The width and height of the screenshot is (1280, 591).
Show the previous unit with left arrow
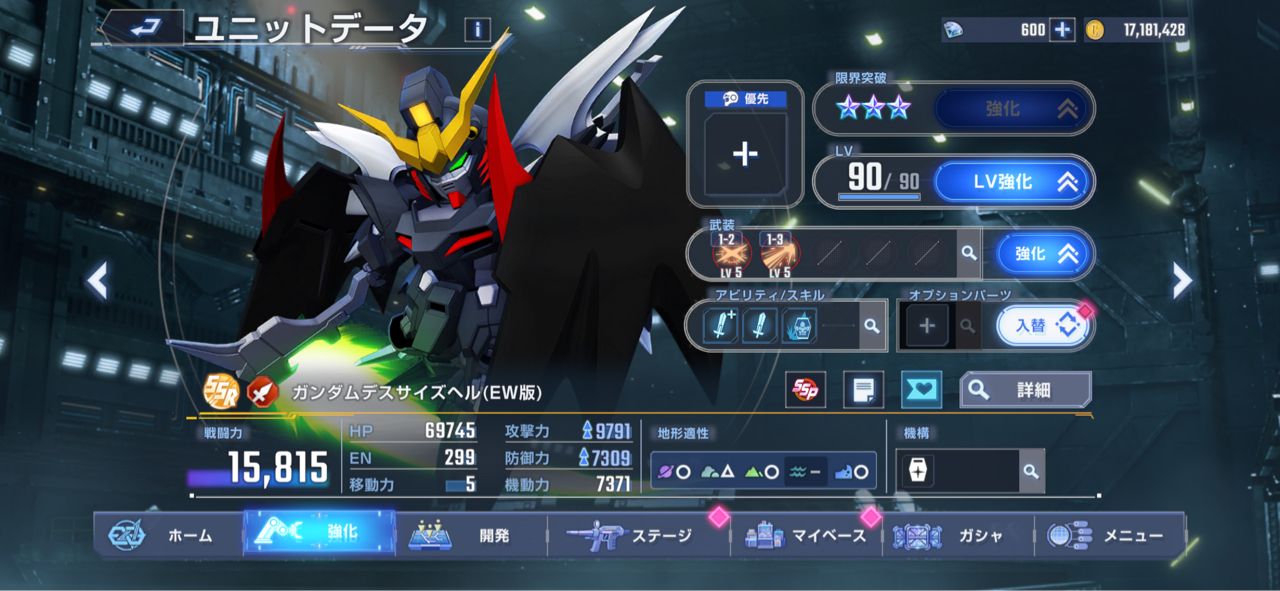click(x=97, y=282)
